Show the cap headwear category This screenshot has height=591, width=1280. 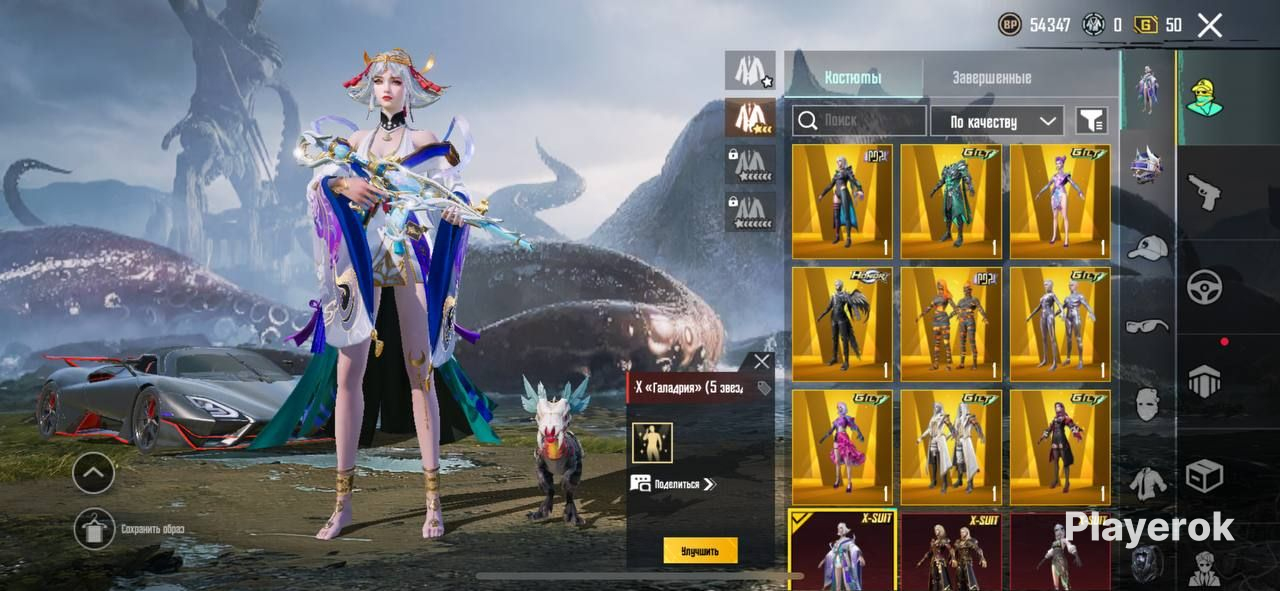1147,246
